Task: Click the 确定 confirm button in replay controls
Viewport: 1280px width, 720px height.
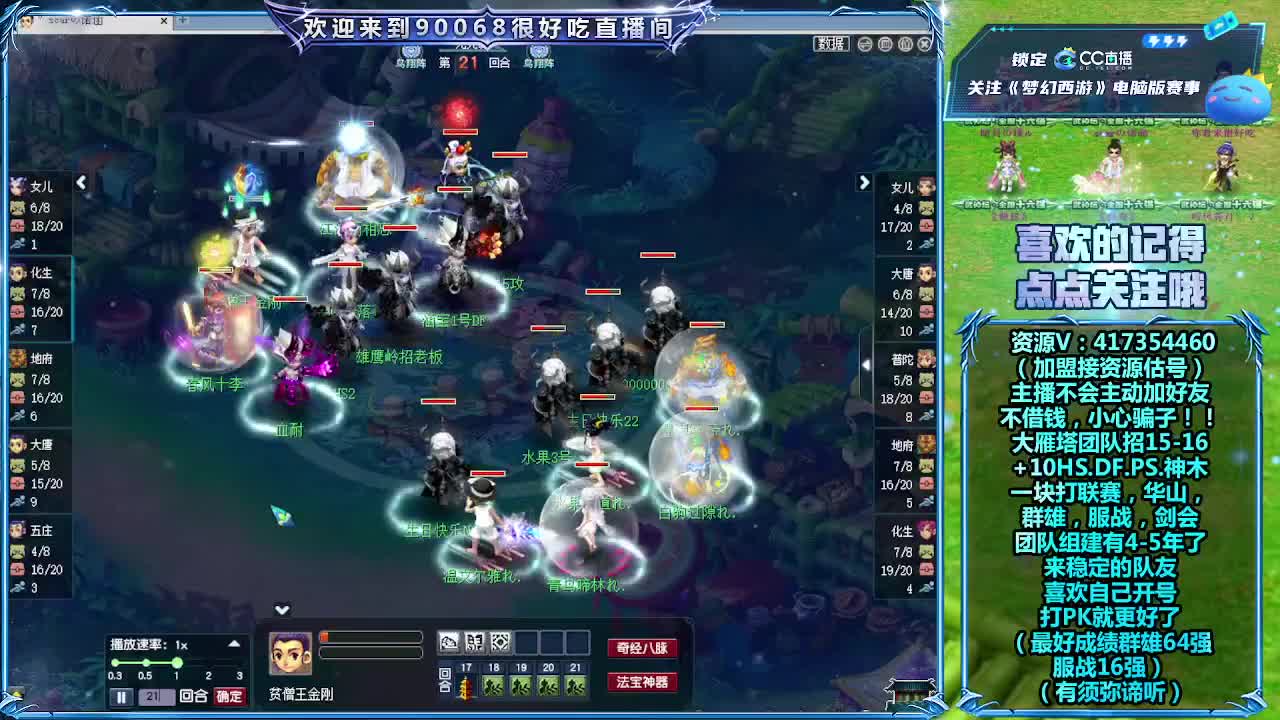Action: click(229, 696)
